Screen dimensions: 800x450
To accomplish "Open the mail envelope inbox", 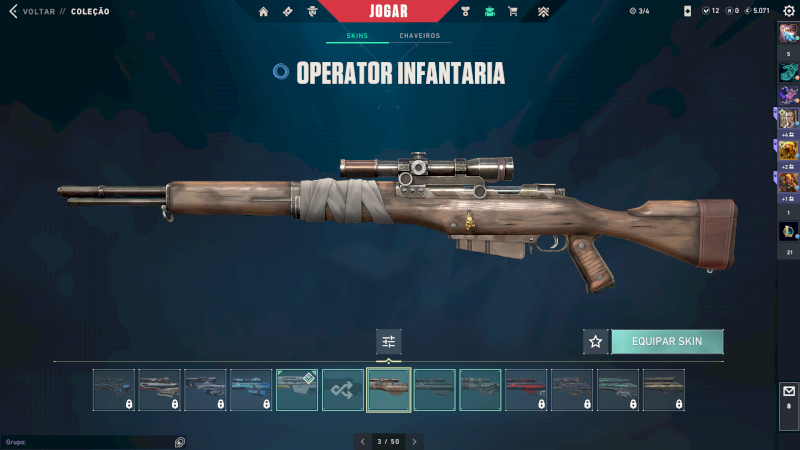I will (788, 391).
